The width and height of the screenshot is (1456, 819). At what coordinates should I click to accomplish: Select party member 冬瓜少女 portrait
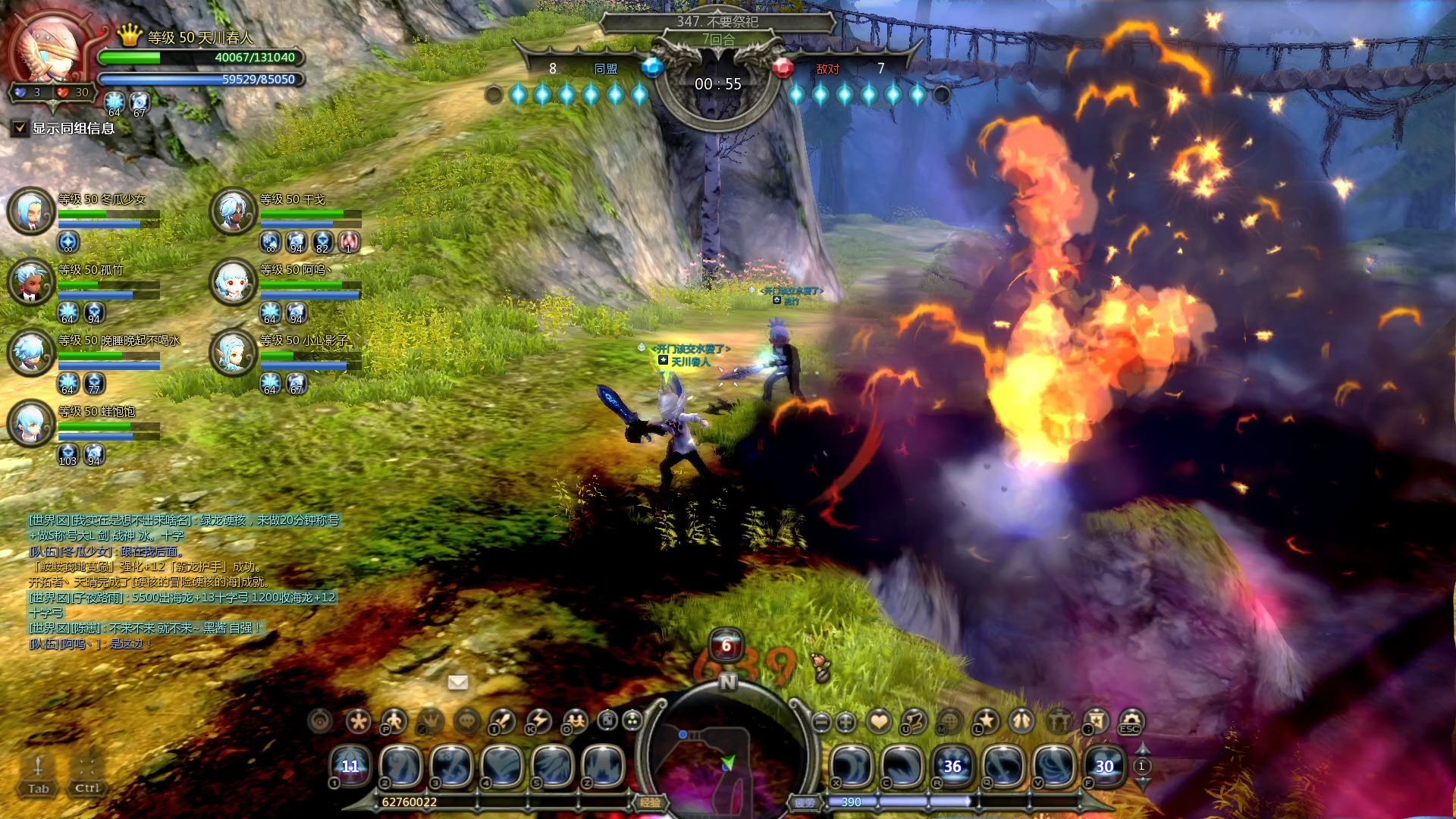pyautogui.click(x=31, y=210)
